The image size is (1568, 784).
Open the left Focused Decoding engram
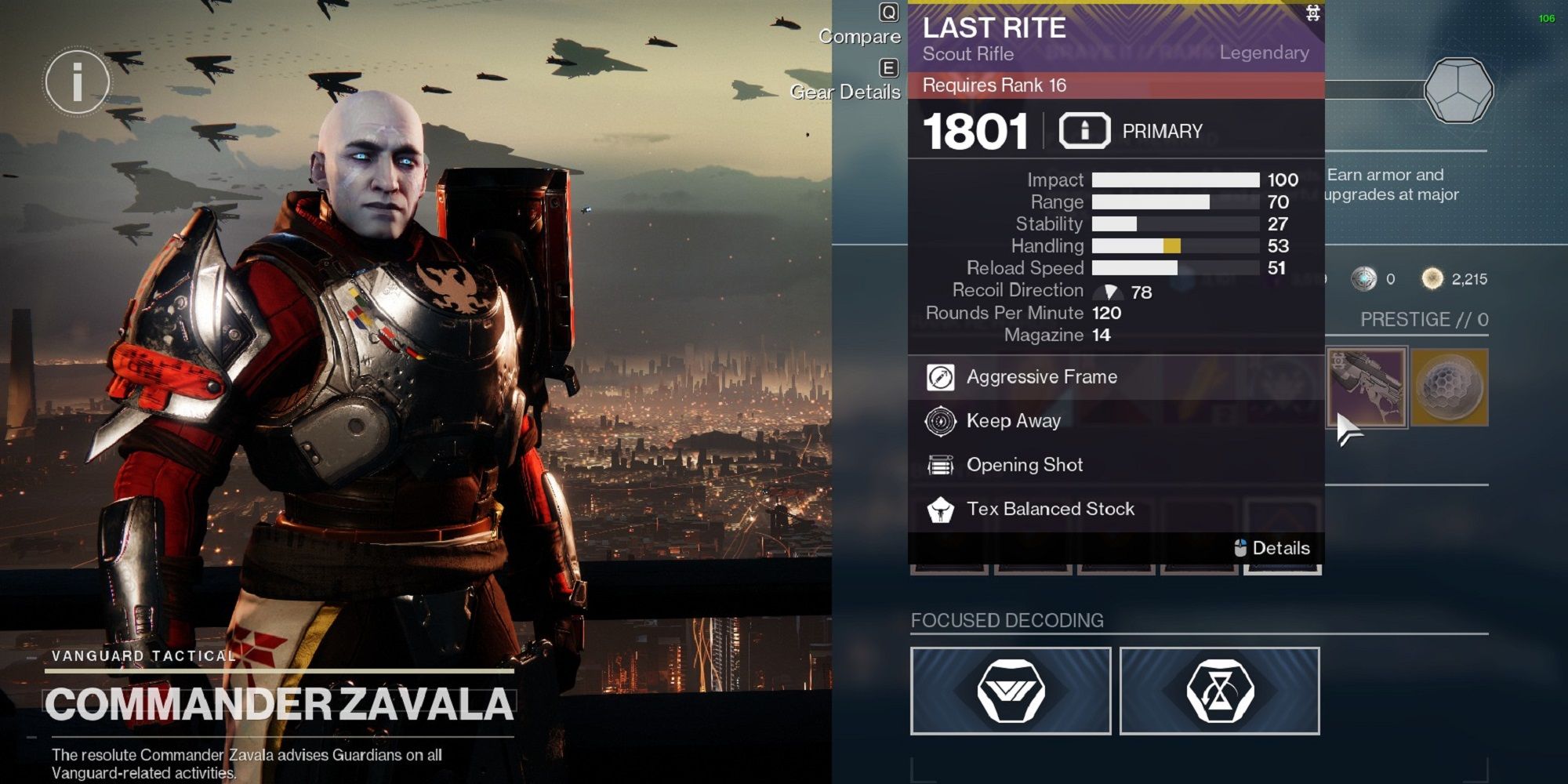[1010, 691]
